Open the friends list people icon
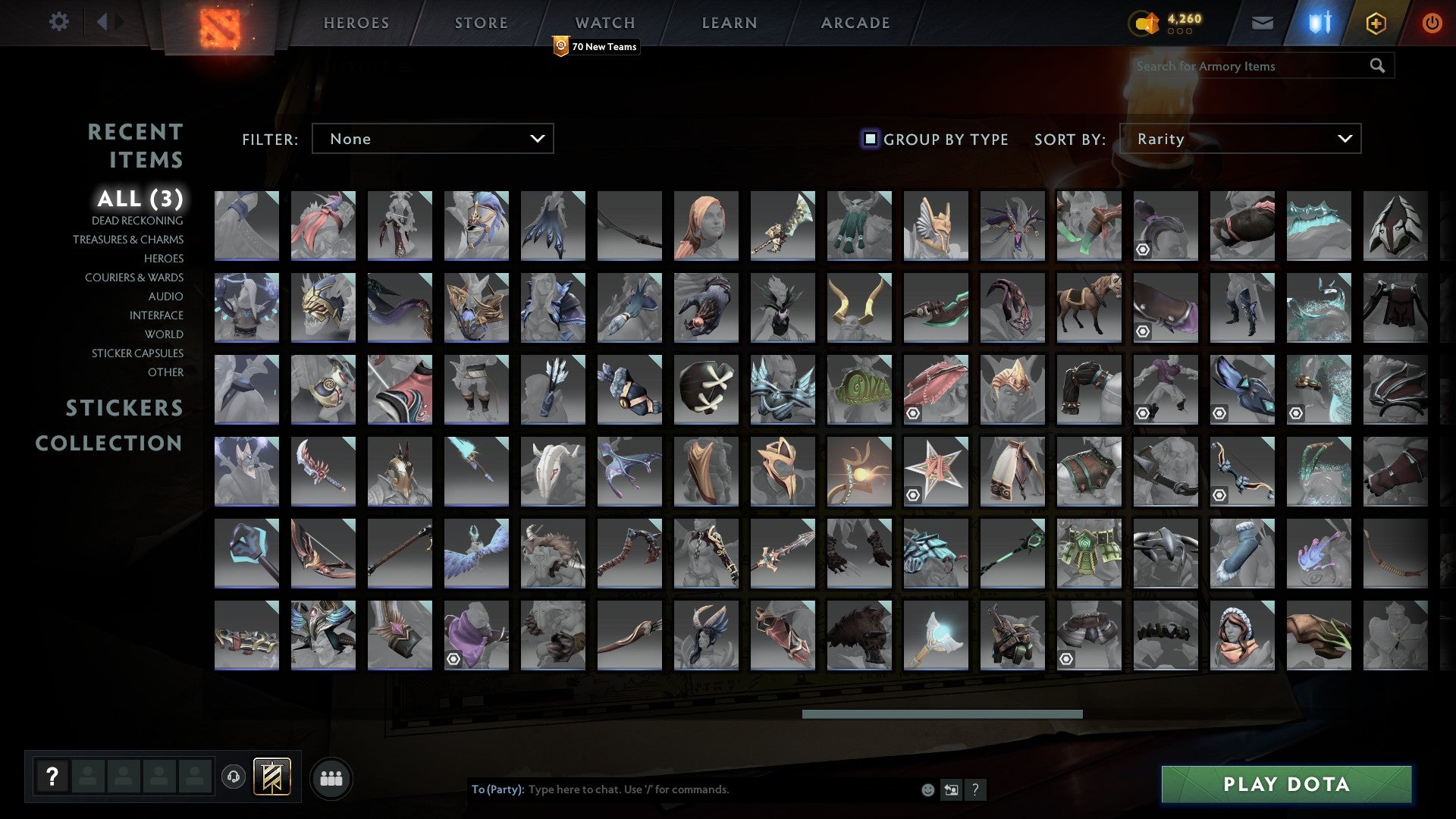The height and width of the screenshot is (819, 1456). (x=331, y=777)
